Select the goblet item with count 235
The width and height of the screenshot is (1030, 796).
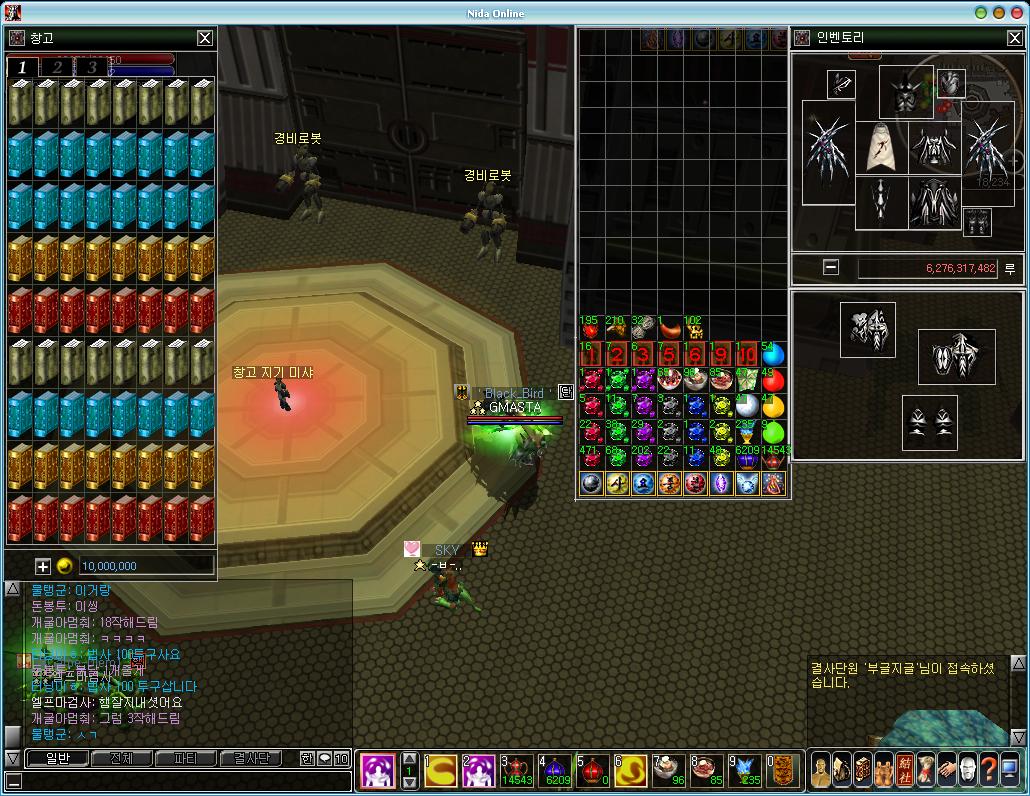point(747,432)
